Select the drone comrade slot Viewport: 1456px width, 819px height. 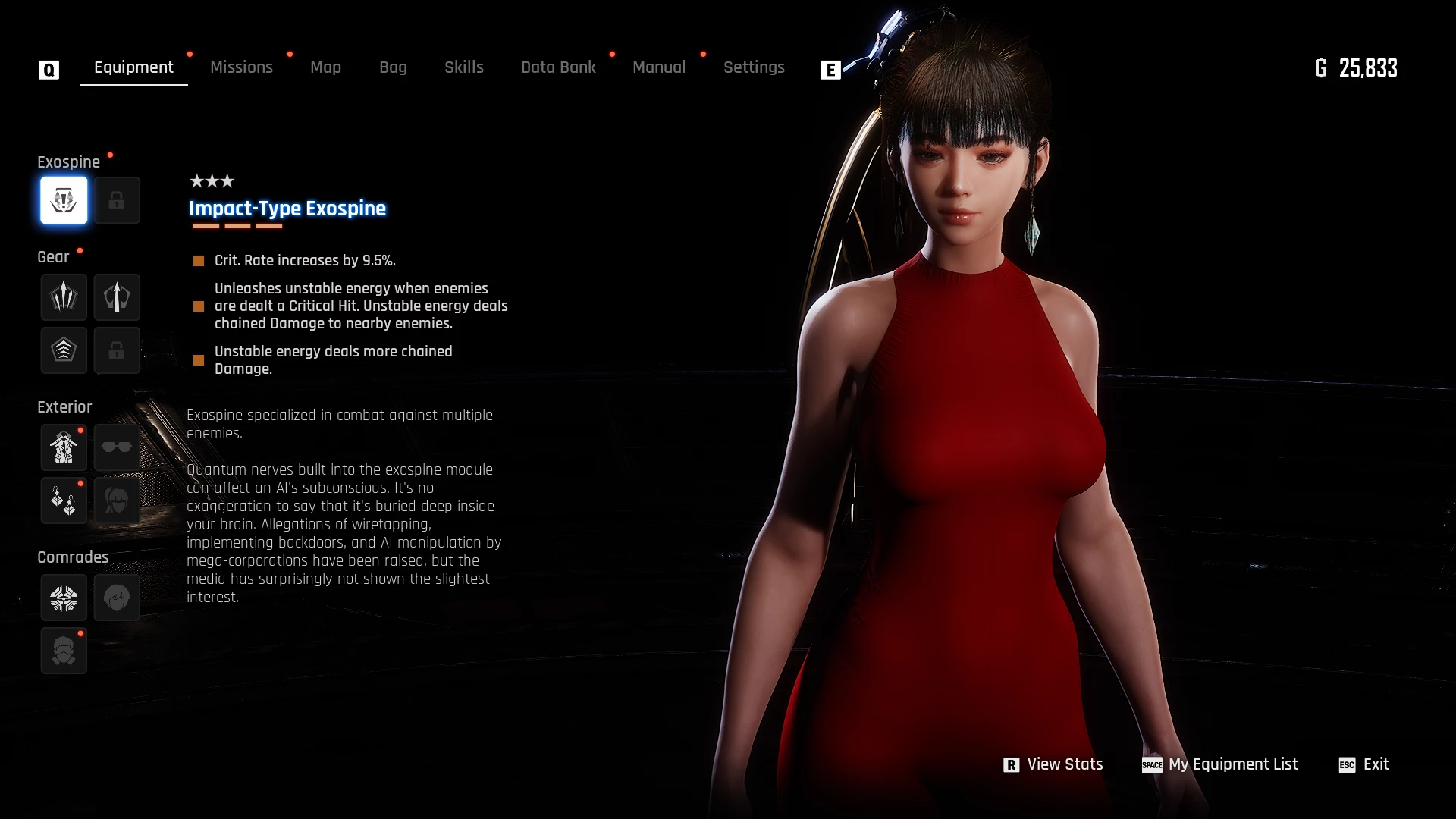pyautogui.click(x=64, y=598)
